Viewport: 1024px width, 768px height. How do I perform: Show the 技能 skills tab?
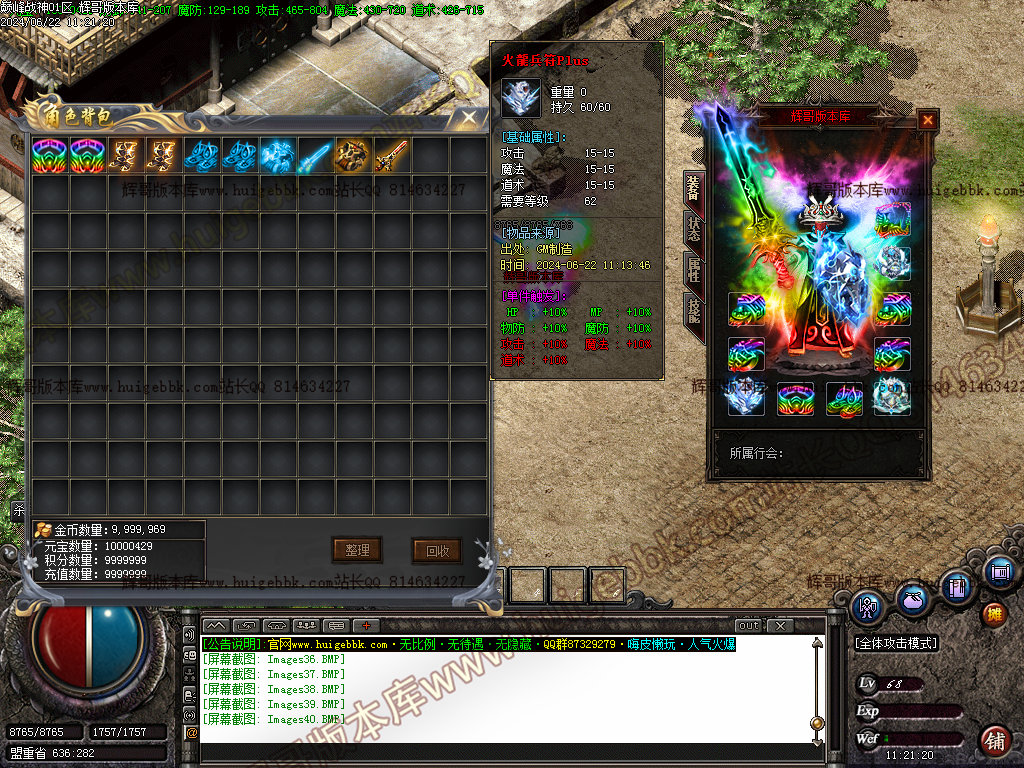pos(692,309)
